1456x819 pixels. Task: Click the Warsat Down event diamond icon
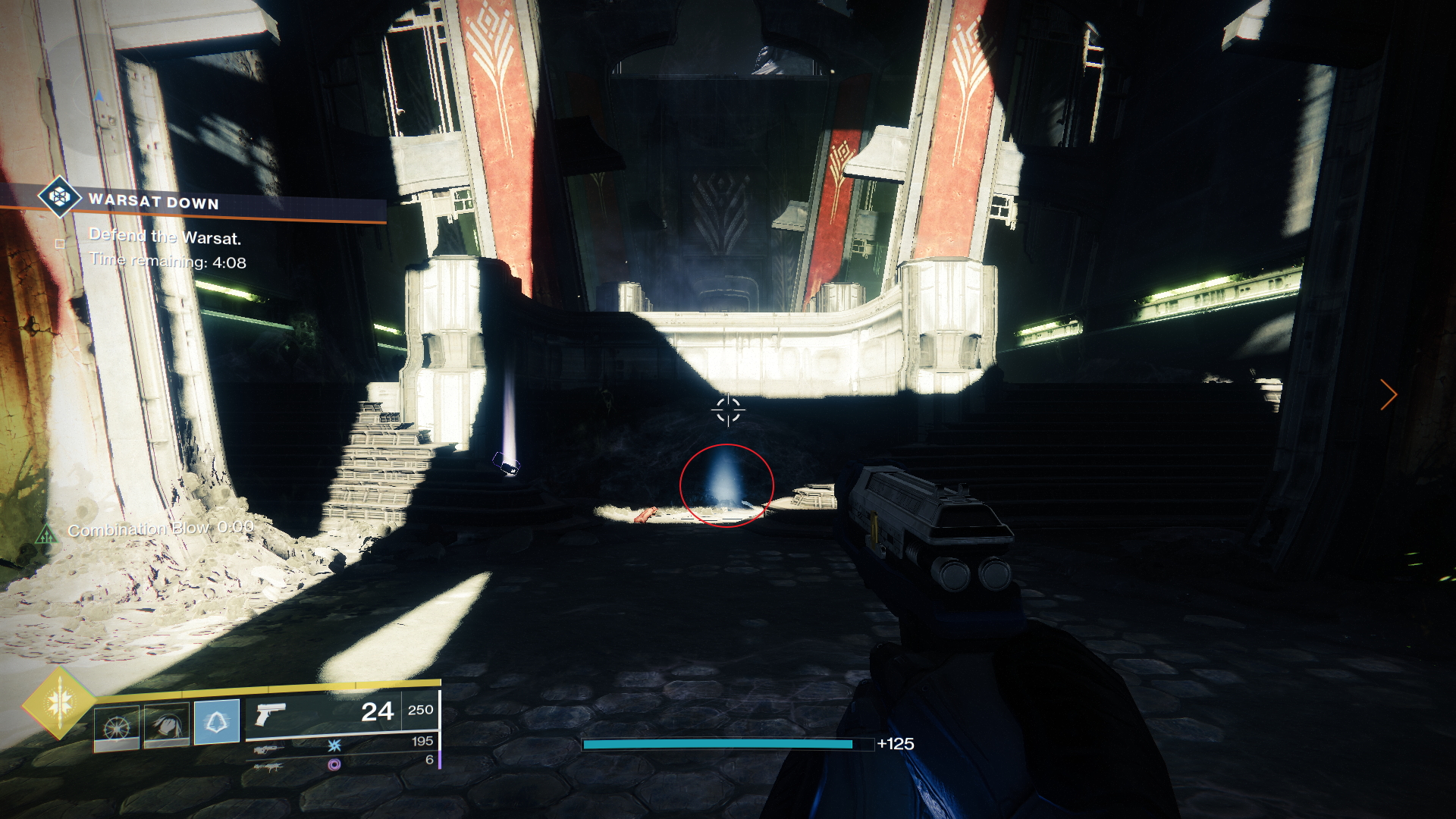59,198
